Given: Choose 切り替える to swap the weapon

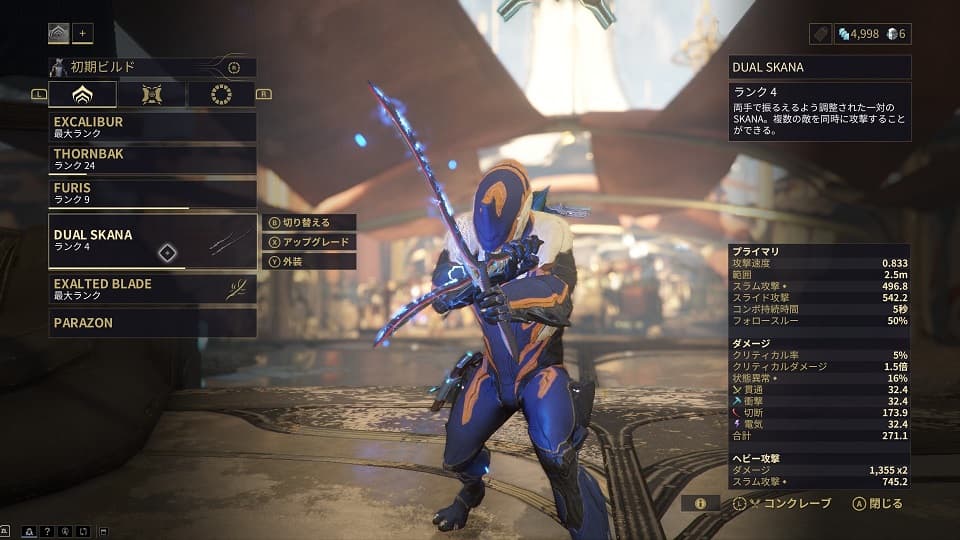Looking at the screenshot, I should [x=308, y=222].
